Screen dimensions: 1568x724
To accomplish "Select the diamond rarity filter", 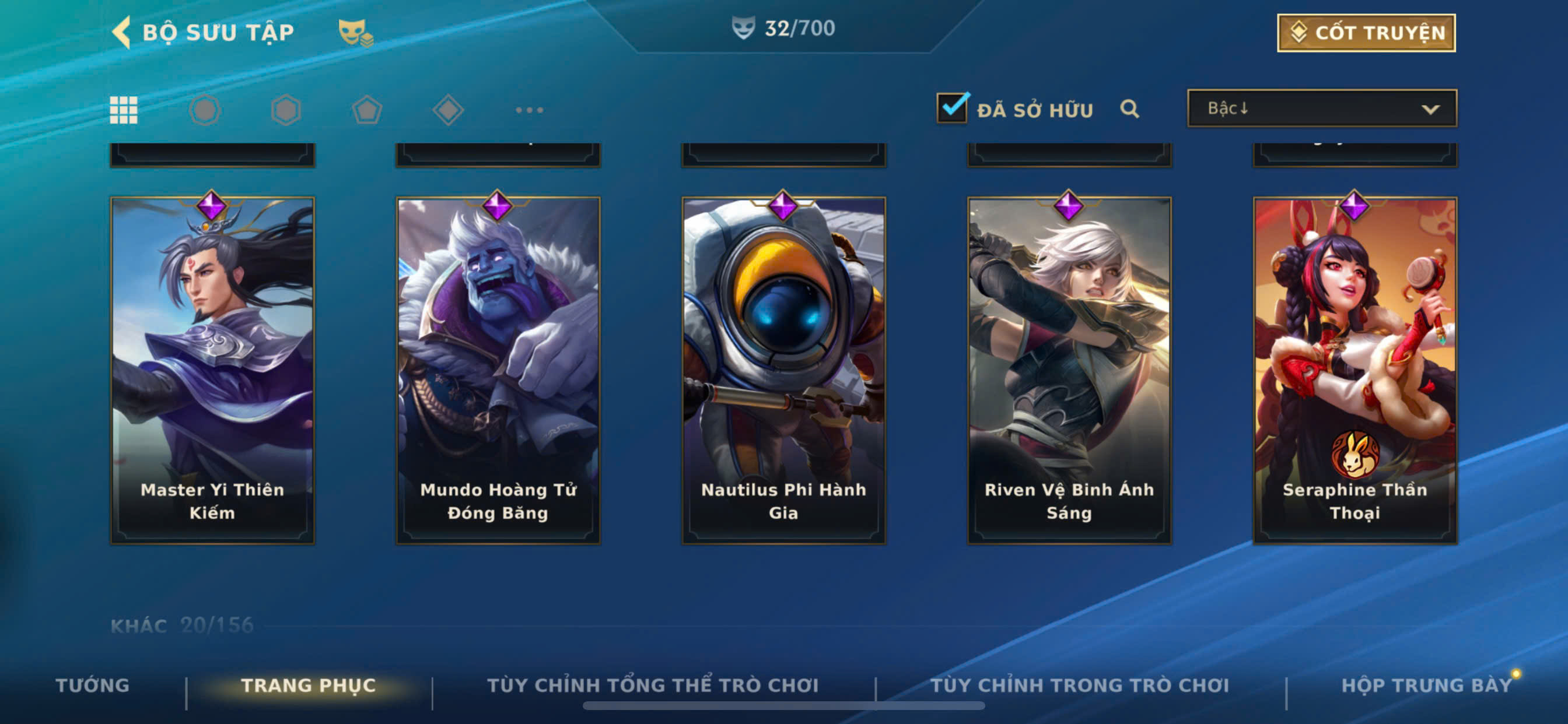I will pos(448,110).
